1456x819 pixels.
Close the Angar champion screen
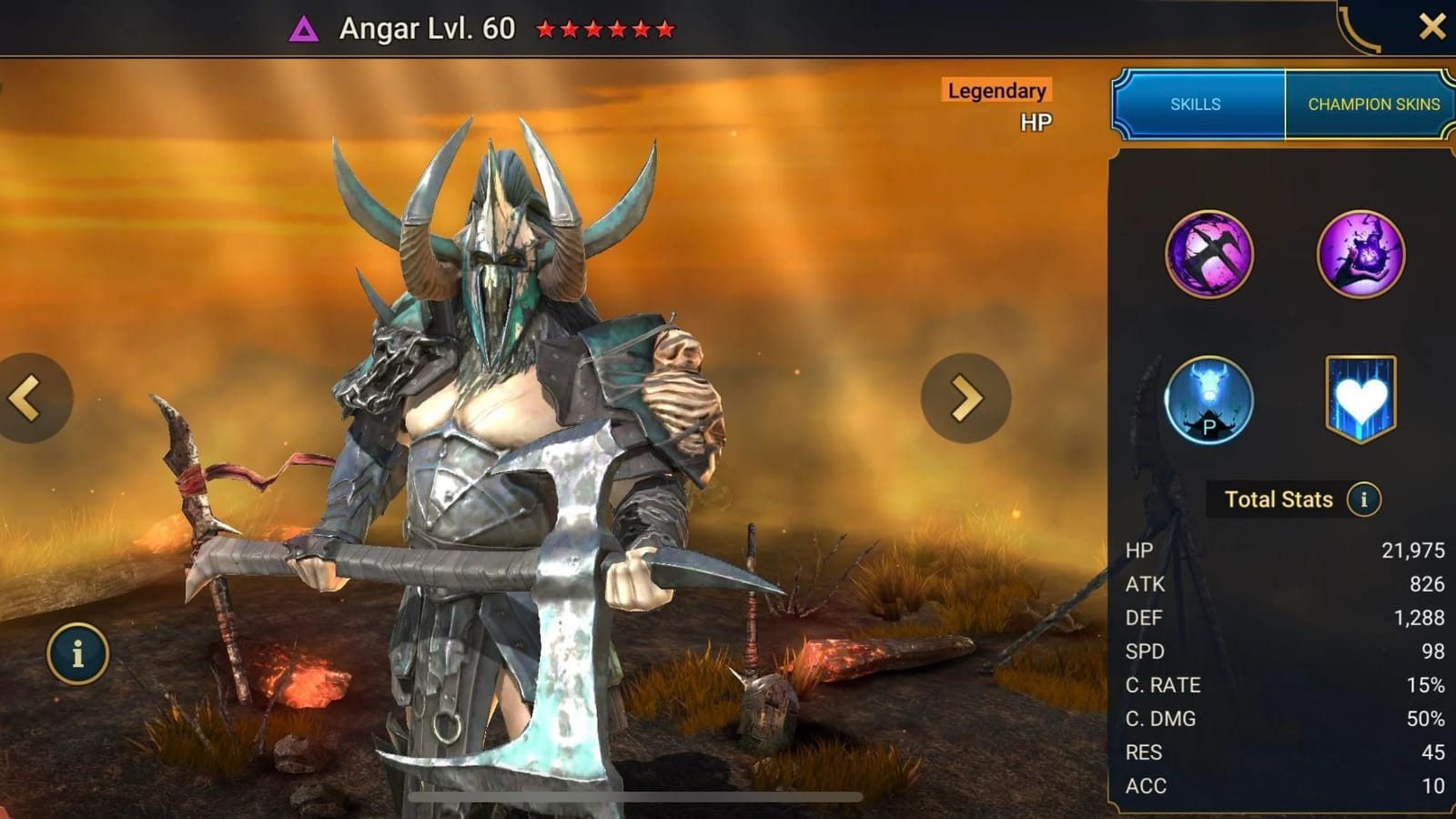click(x=1435, y=25)
